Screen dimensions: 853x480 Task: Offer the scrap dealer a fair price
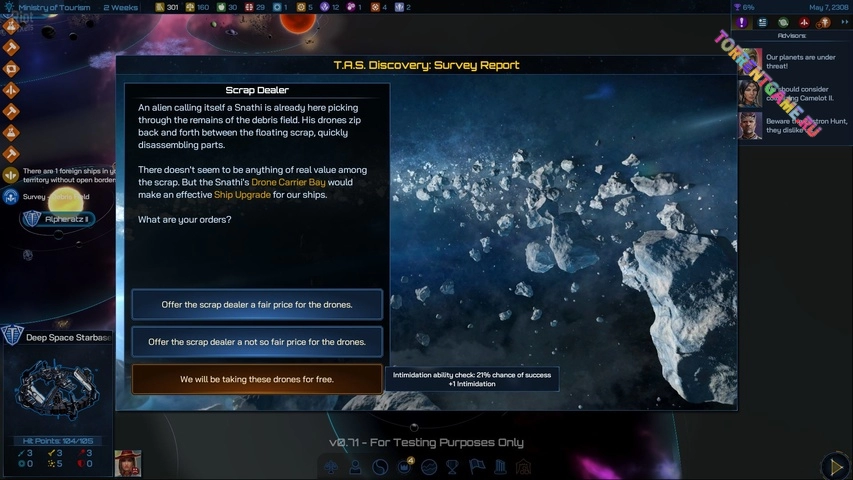point(257,305)
